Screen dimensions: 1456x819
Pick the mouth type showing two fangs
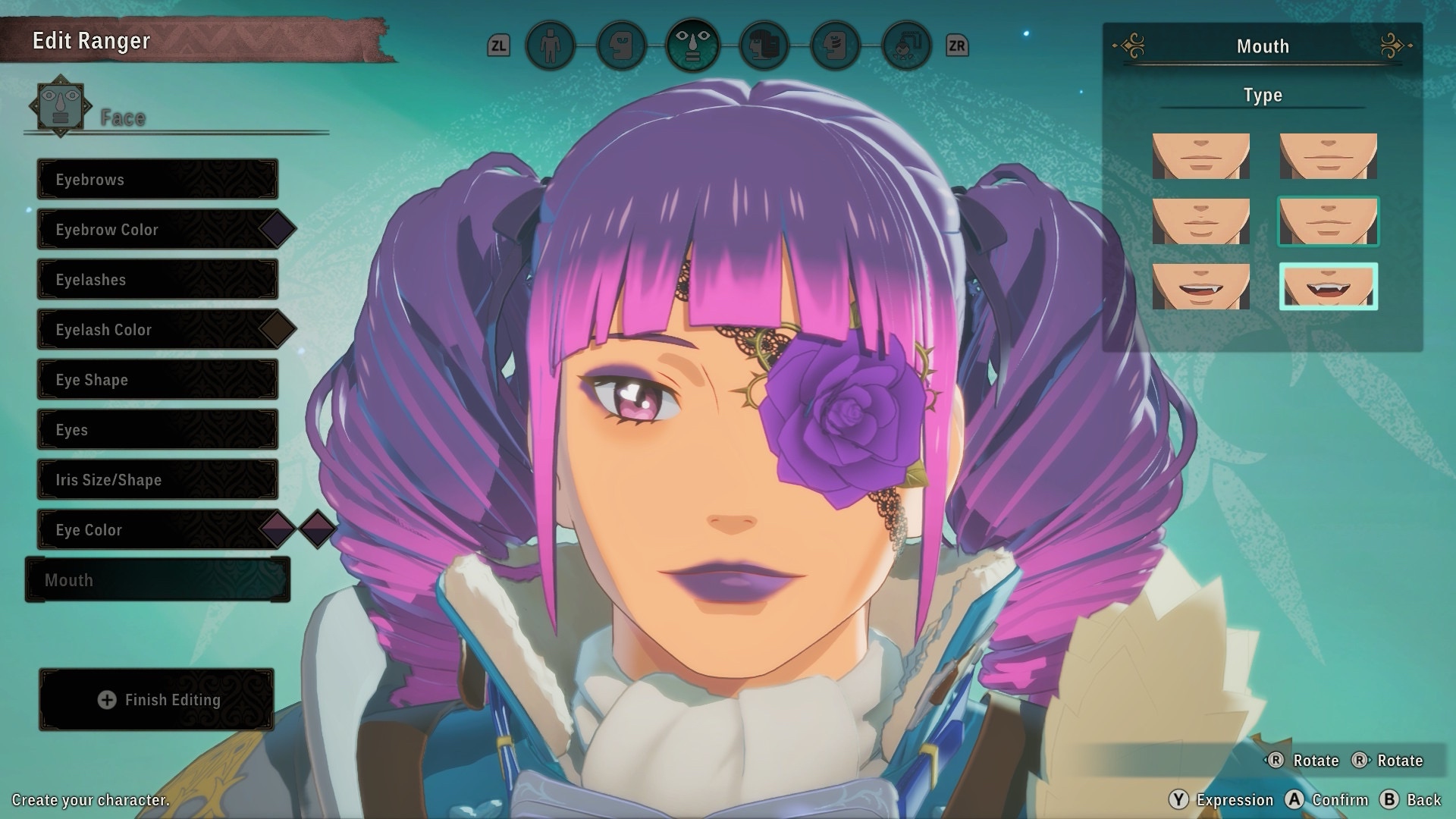coord(1328,287)
